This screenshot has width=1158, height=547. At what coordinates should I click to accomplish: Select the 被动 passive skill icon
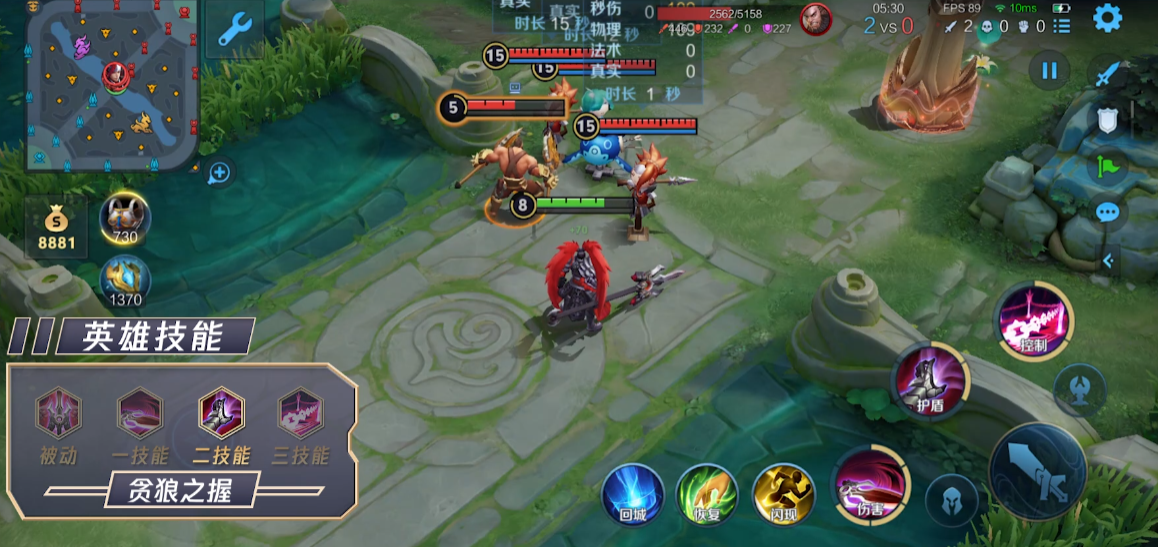pyautogui.click(x=59, y=413)
